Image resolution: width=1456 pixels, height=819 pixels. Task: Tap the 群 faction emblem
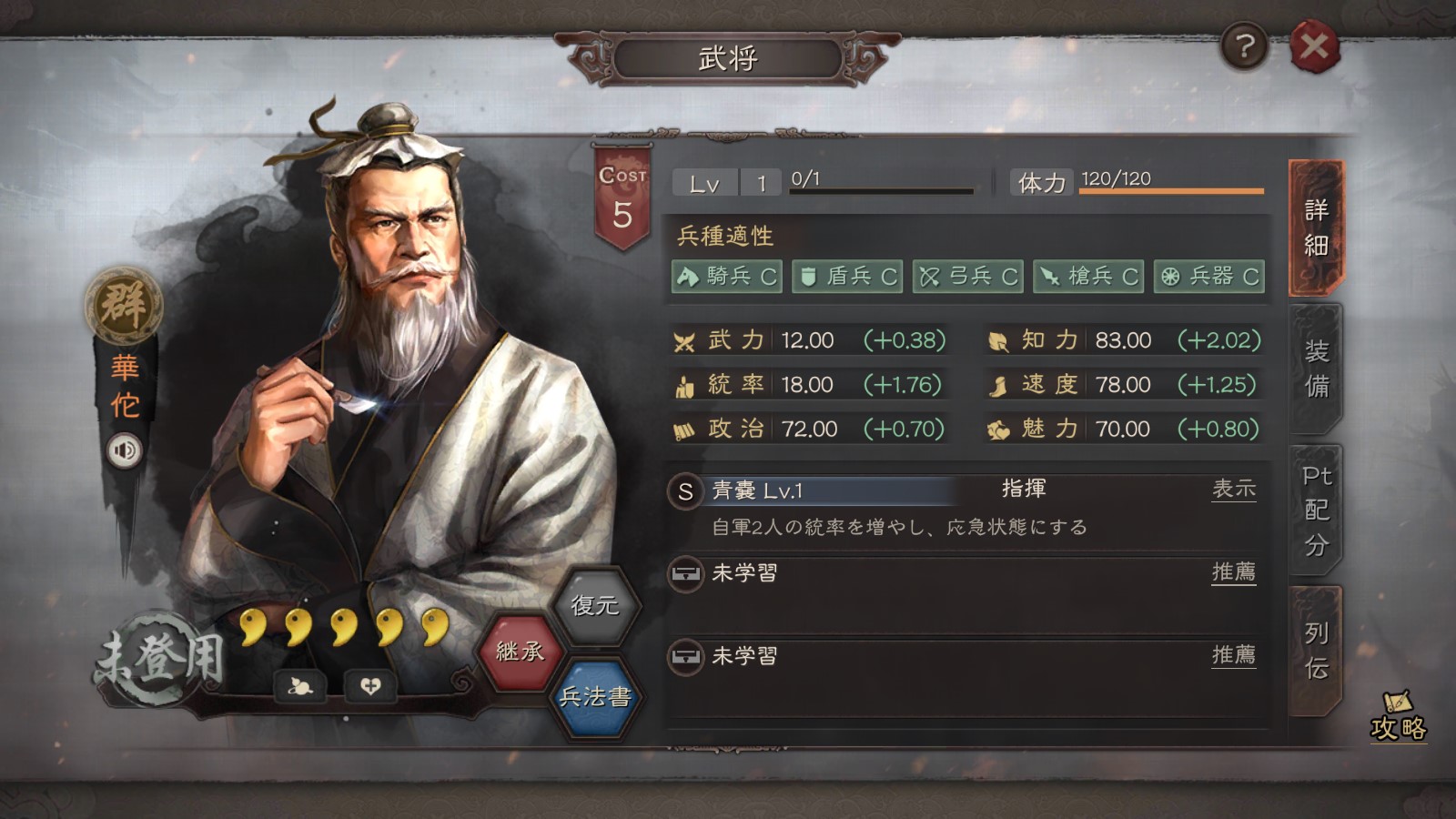[x=124, y=304]
